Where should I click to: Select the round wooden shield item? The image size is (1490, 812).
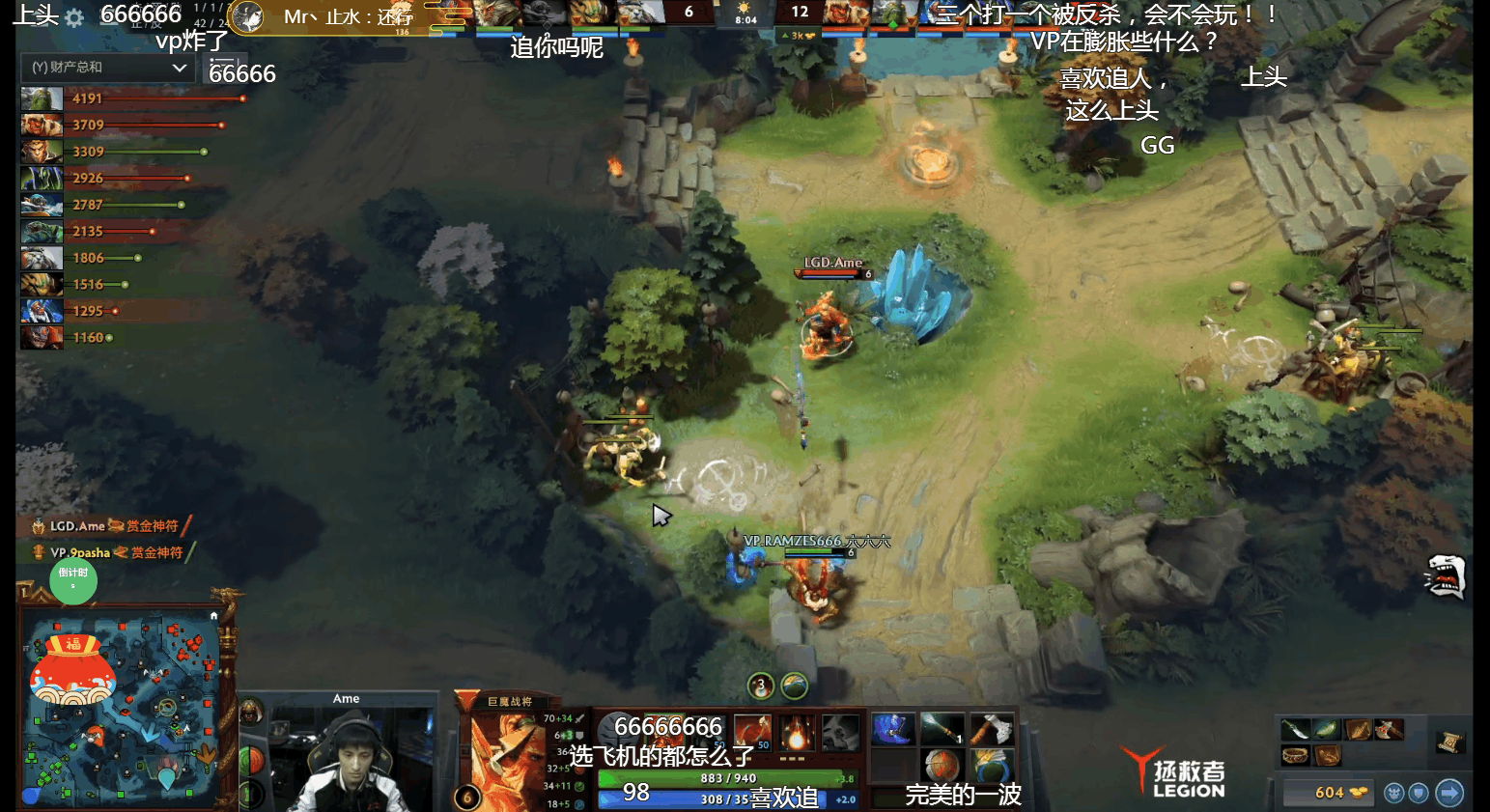pyautogui.click(x=942, y=767)
